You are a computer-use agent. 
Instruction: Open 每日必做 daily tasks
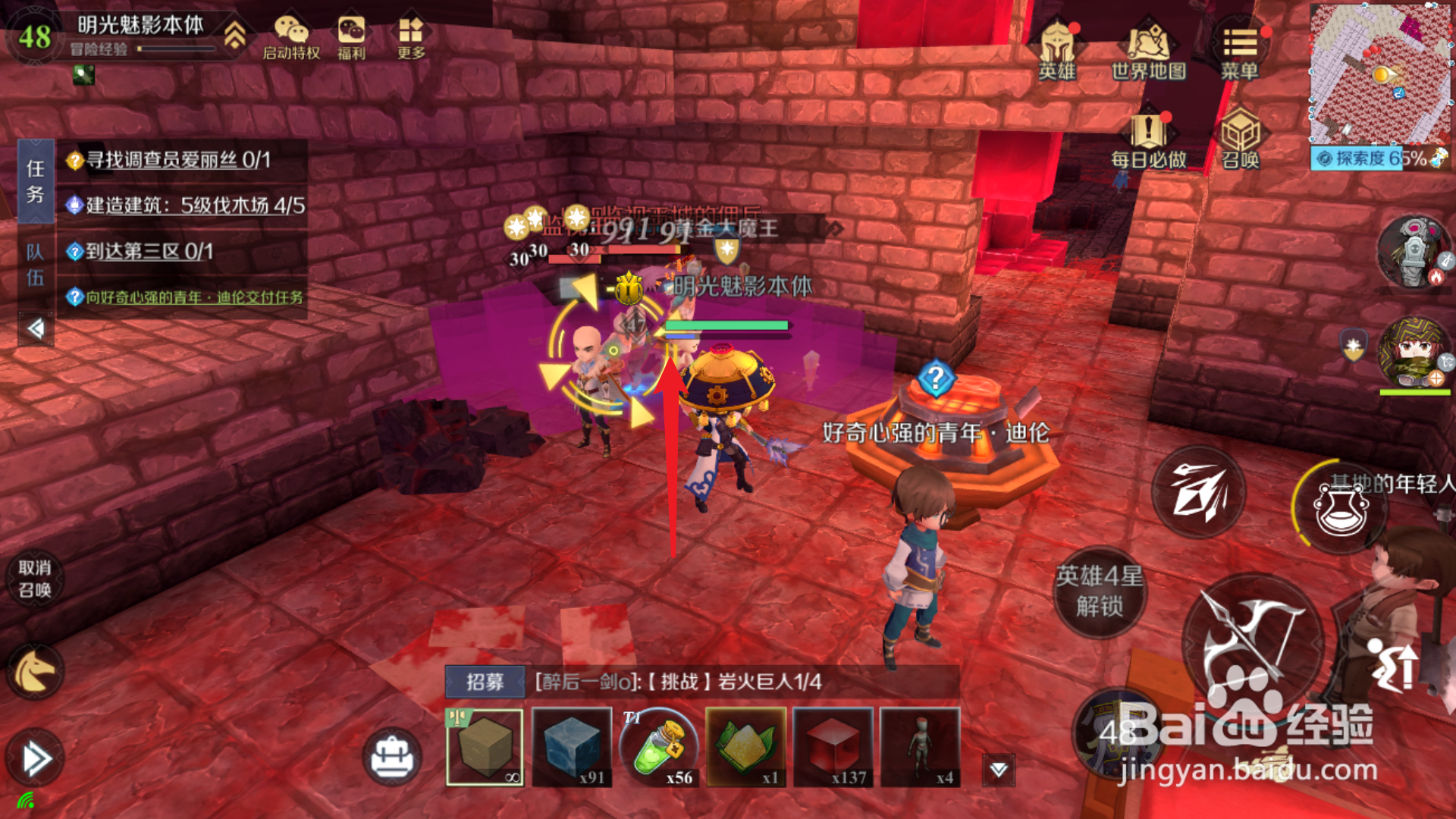(x=1148, y=140)
